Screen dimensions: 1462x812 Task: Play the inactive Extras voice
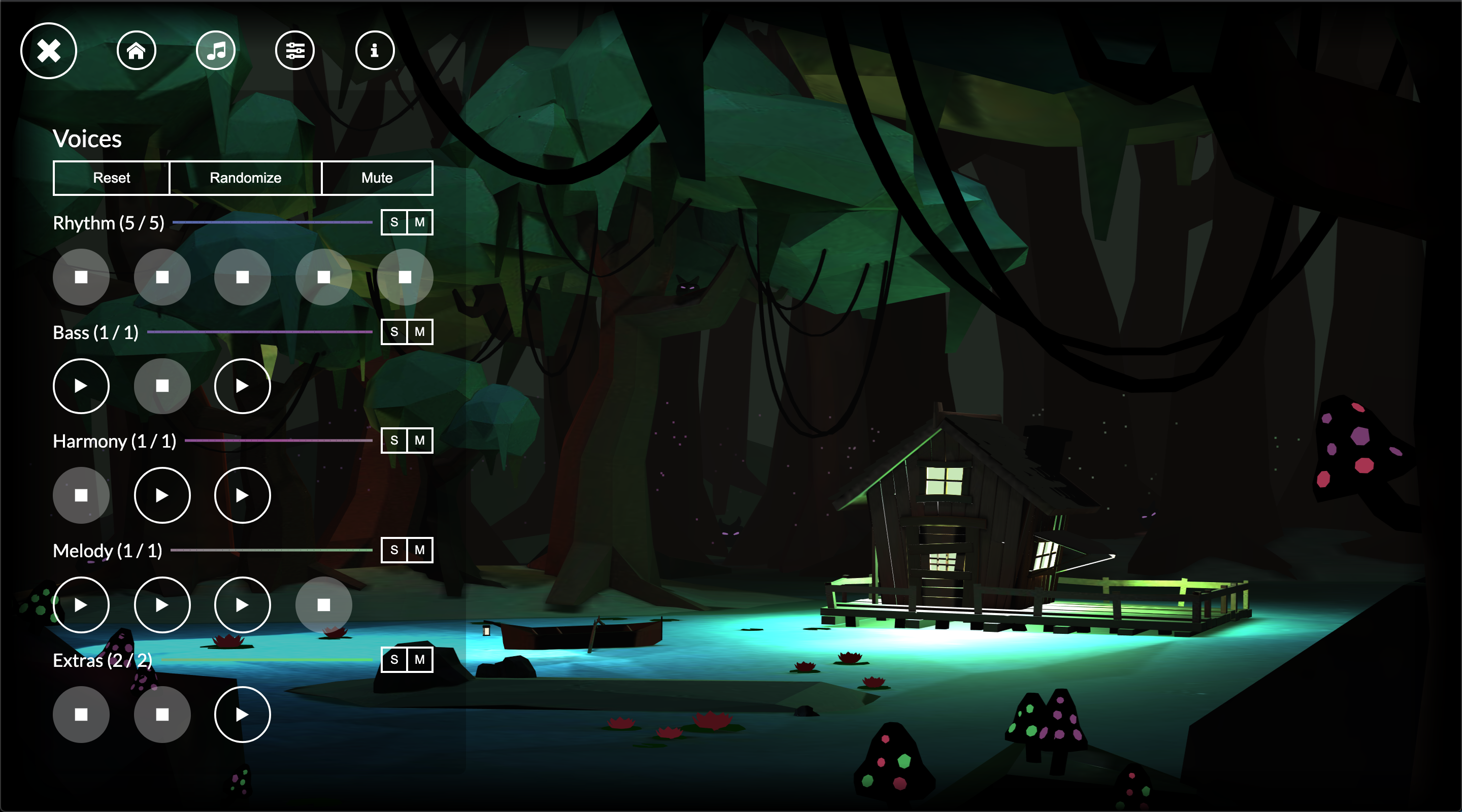click(x=242, y=715)
